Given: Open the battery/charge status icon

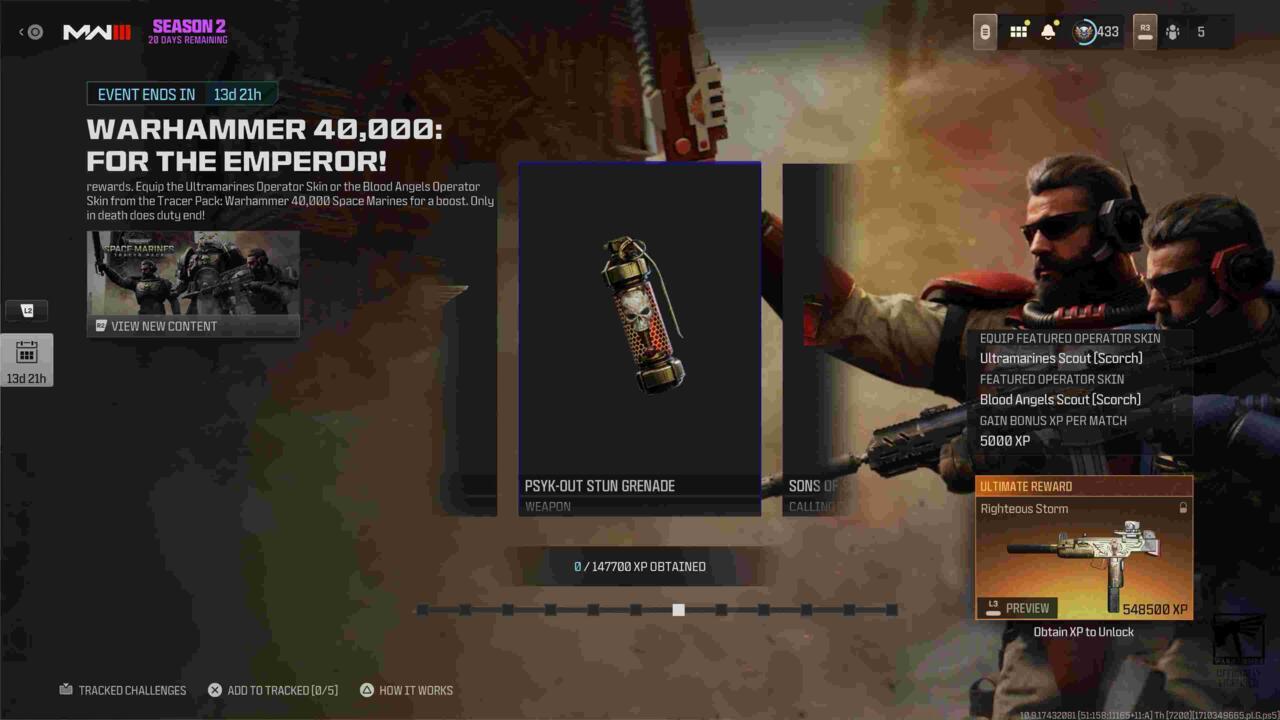Looking at the screenshot, I should click(x=983, y=31).
